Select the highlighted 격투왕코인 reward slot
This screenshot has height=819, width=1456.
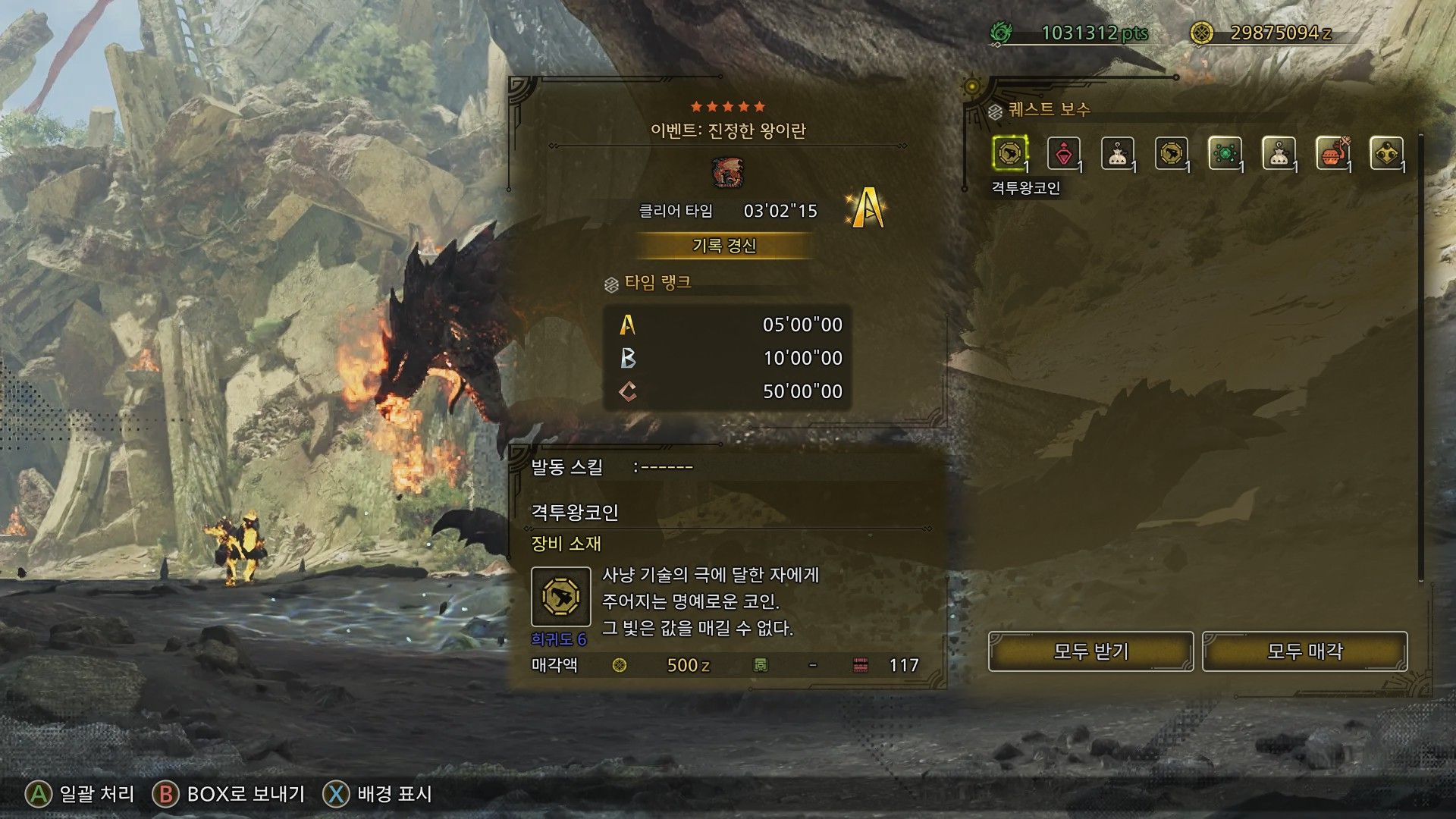[1010, 154]
